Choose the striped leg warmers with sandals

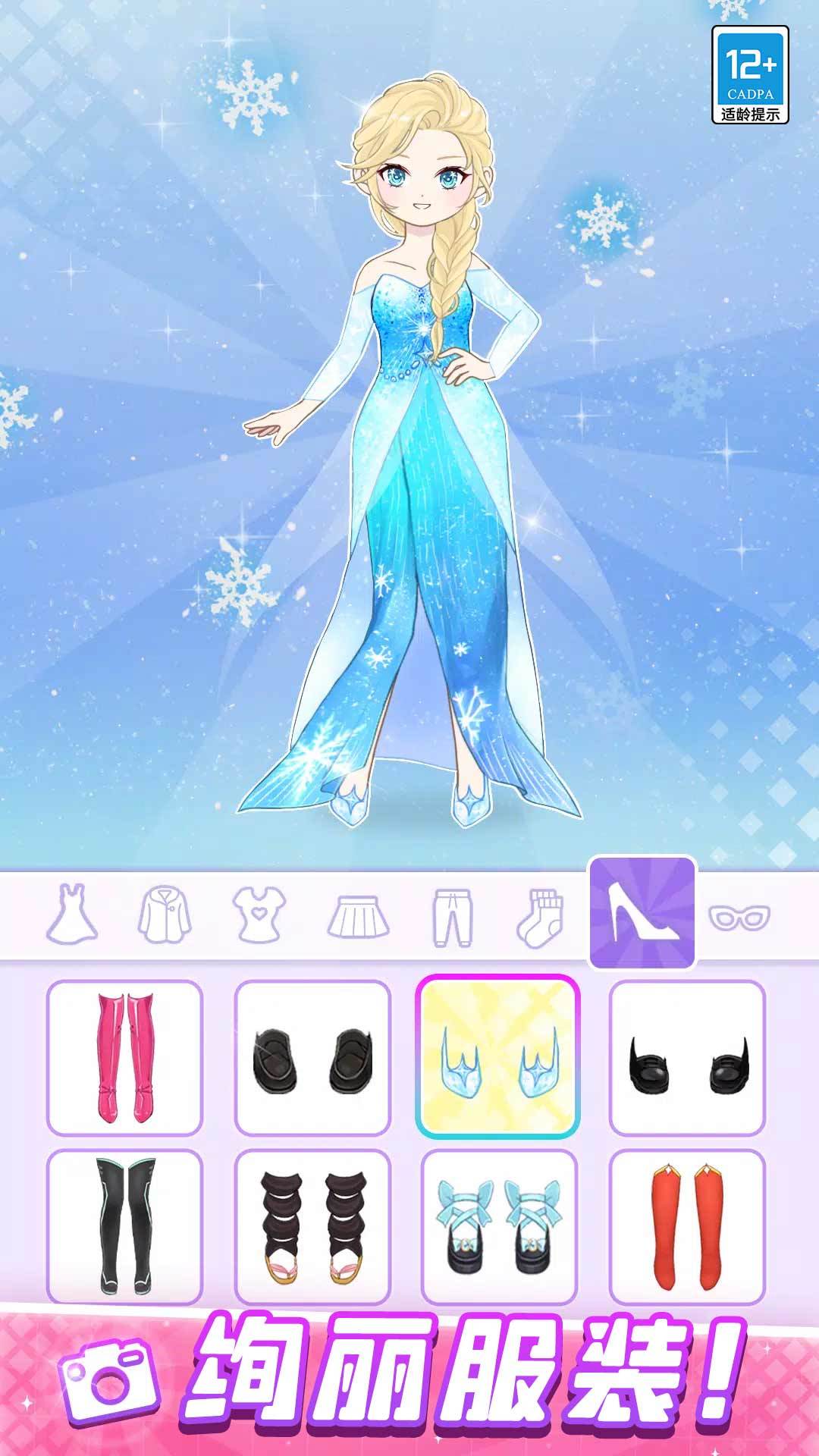[x=312, y=1226]
